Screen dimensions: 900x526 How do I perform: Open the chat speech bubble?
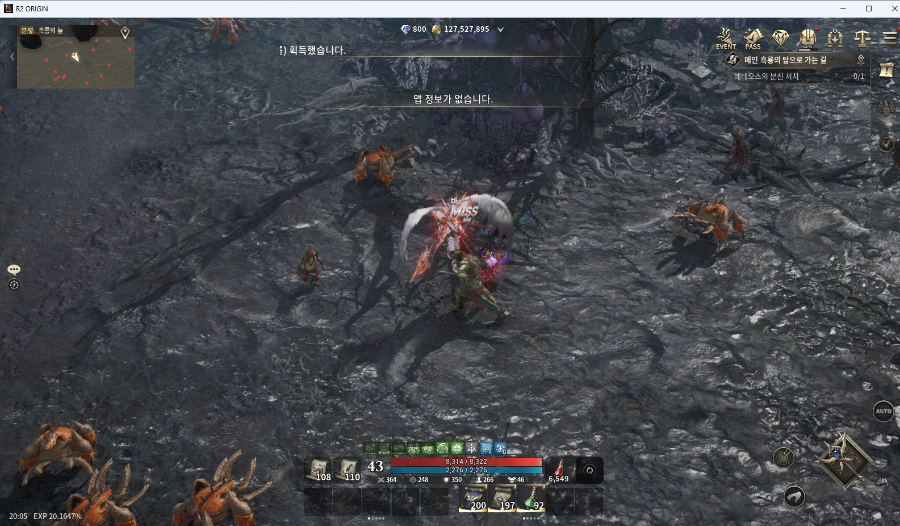pyautogui.click(x=14, y=270)
